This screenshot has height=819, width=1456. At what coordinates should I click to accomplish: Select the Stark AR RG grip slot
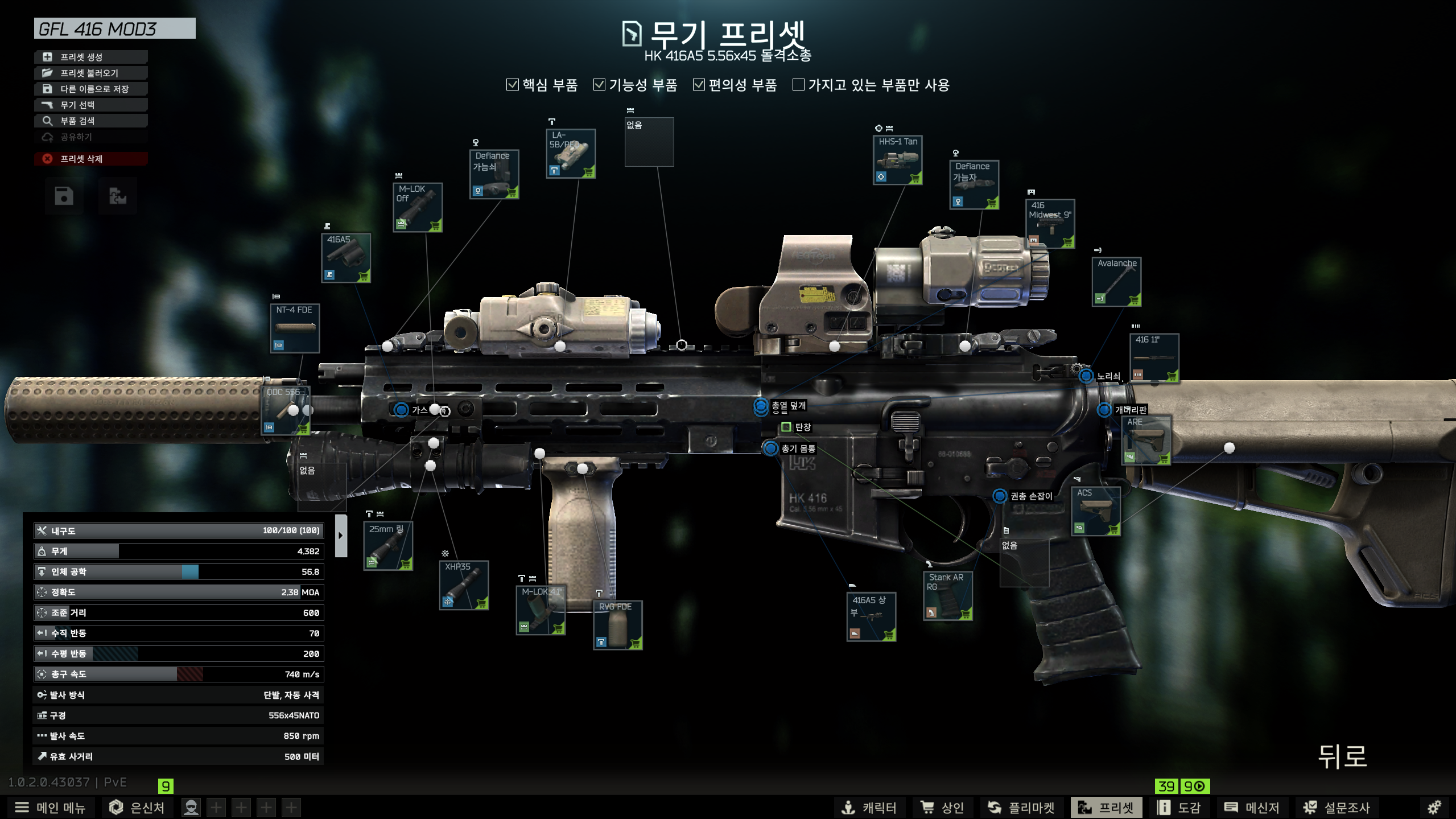tap(947, 595)
